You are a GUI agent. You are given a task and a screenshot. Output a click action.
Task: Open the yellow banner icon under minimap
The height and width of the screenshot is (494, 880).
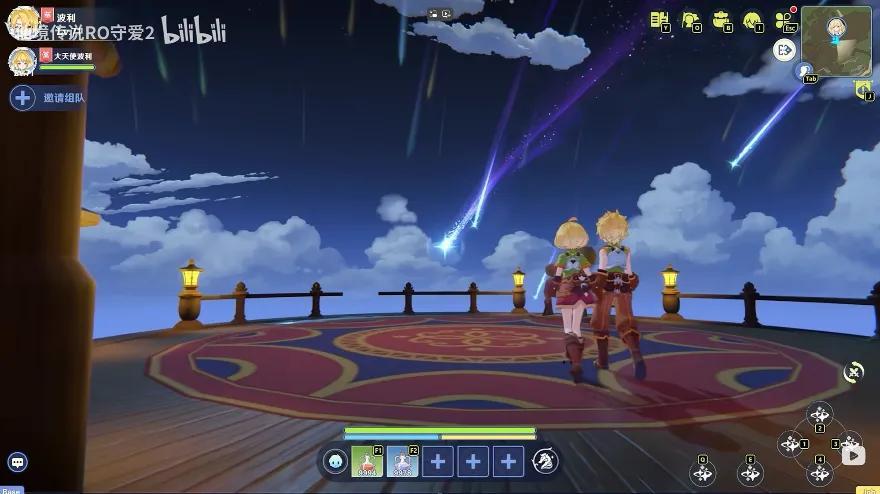pyautogui.click(x=864, y=90)
